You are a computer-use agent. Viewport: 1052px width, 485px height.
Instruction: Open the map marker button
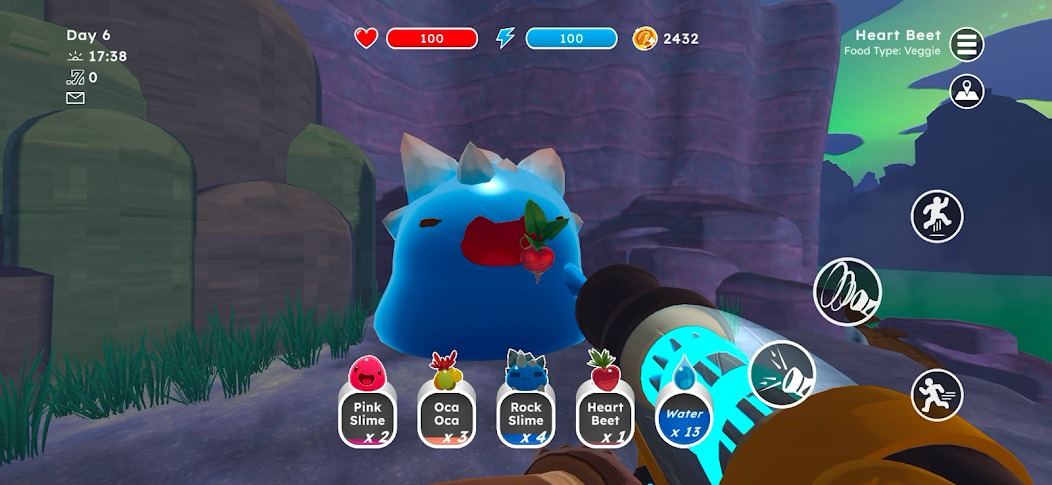(x=966, y=92)
